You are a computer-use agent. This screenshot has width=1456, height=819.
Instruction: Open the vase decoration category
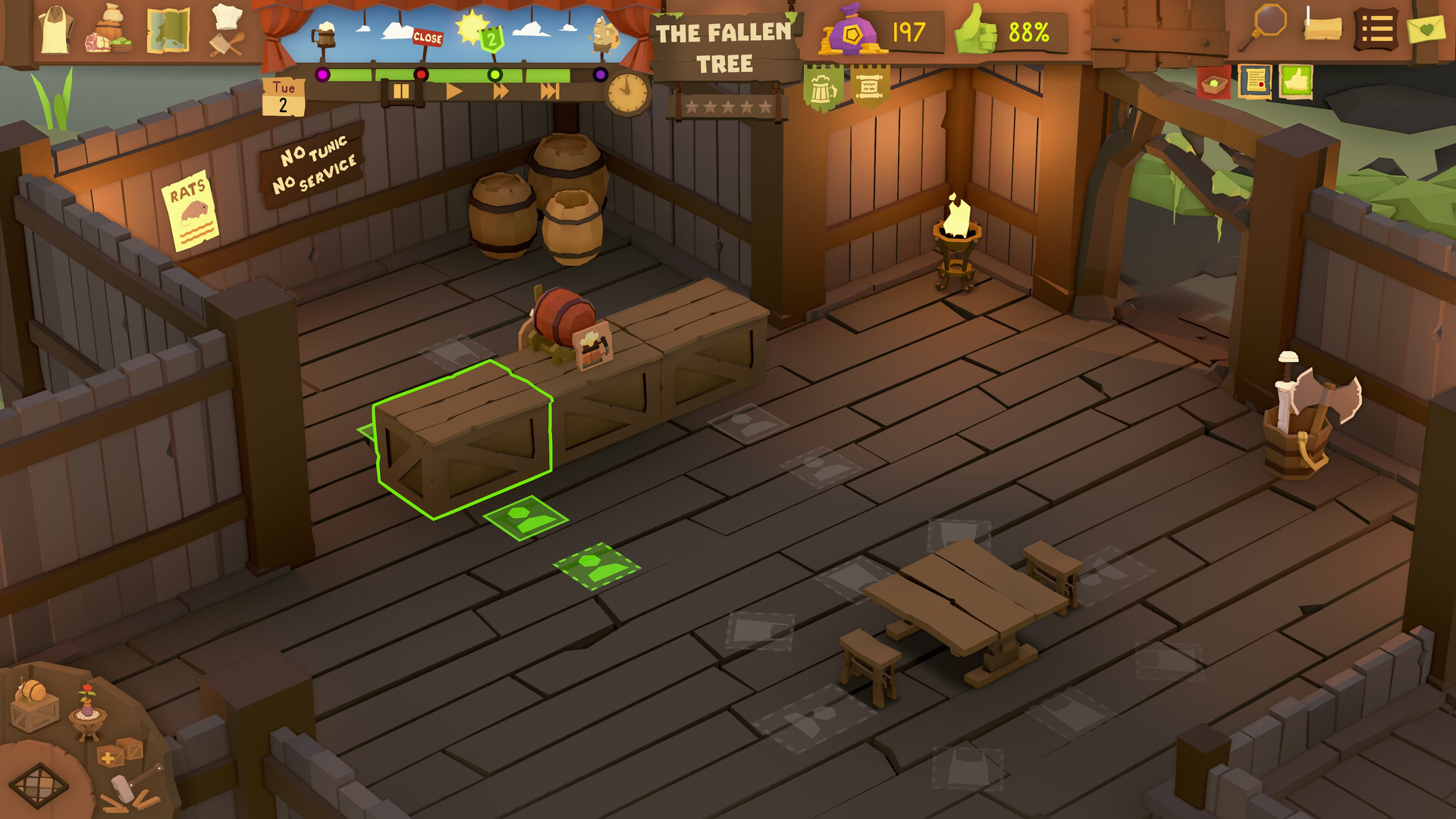pos(86,711)
